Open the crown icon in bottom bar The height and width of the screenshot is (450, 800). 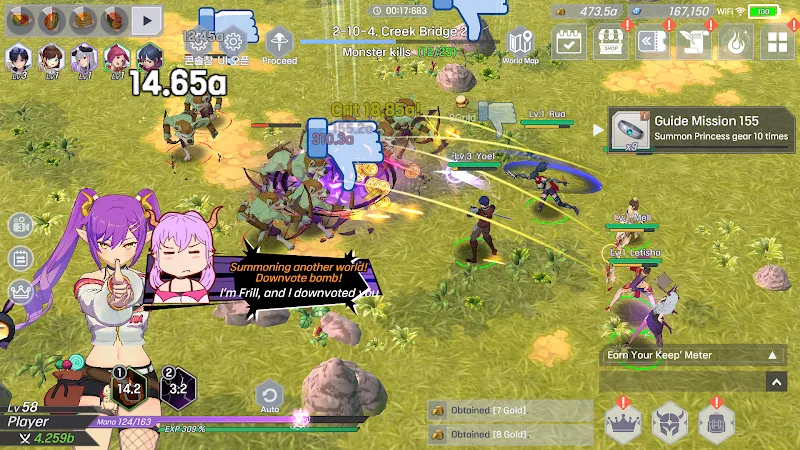(x=624, y=424)
